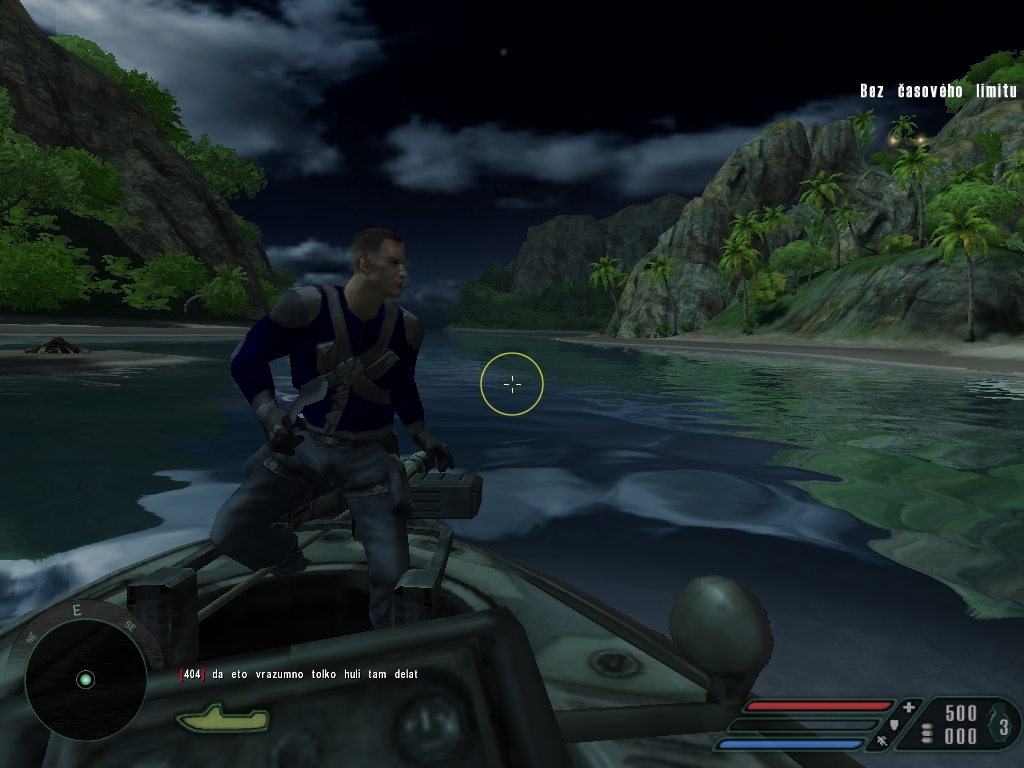
Task: Click the chat message from player 404
Action: click(x=299, y=675)
